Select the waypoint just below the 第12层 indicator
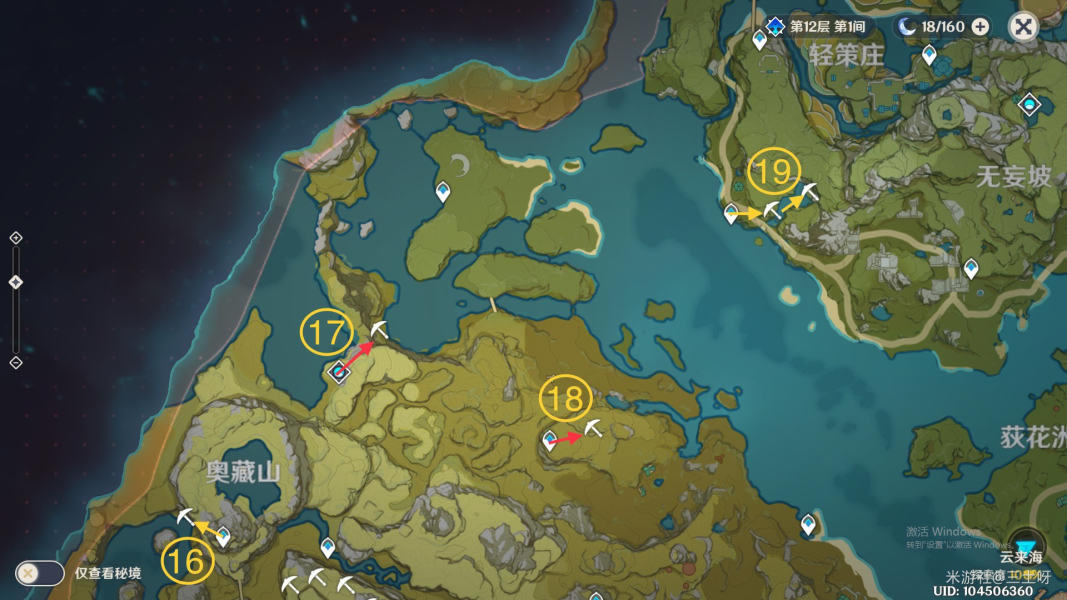The width and height of the screenshot is (1067, 600). 760,40
